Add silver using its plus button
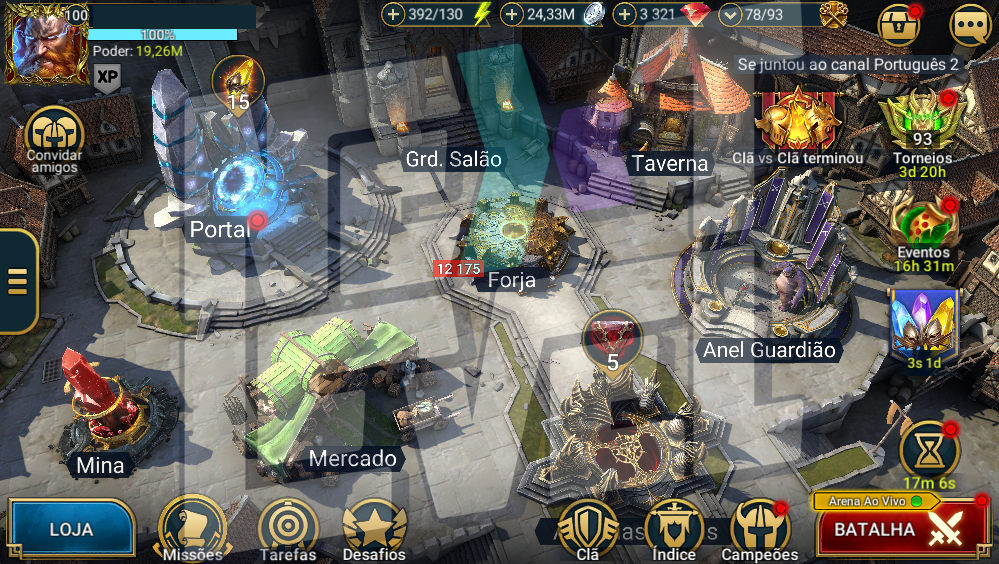The image size is (999, 564). tap(513, 15)
